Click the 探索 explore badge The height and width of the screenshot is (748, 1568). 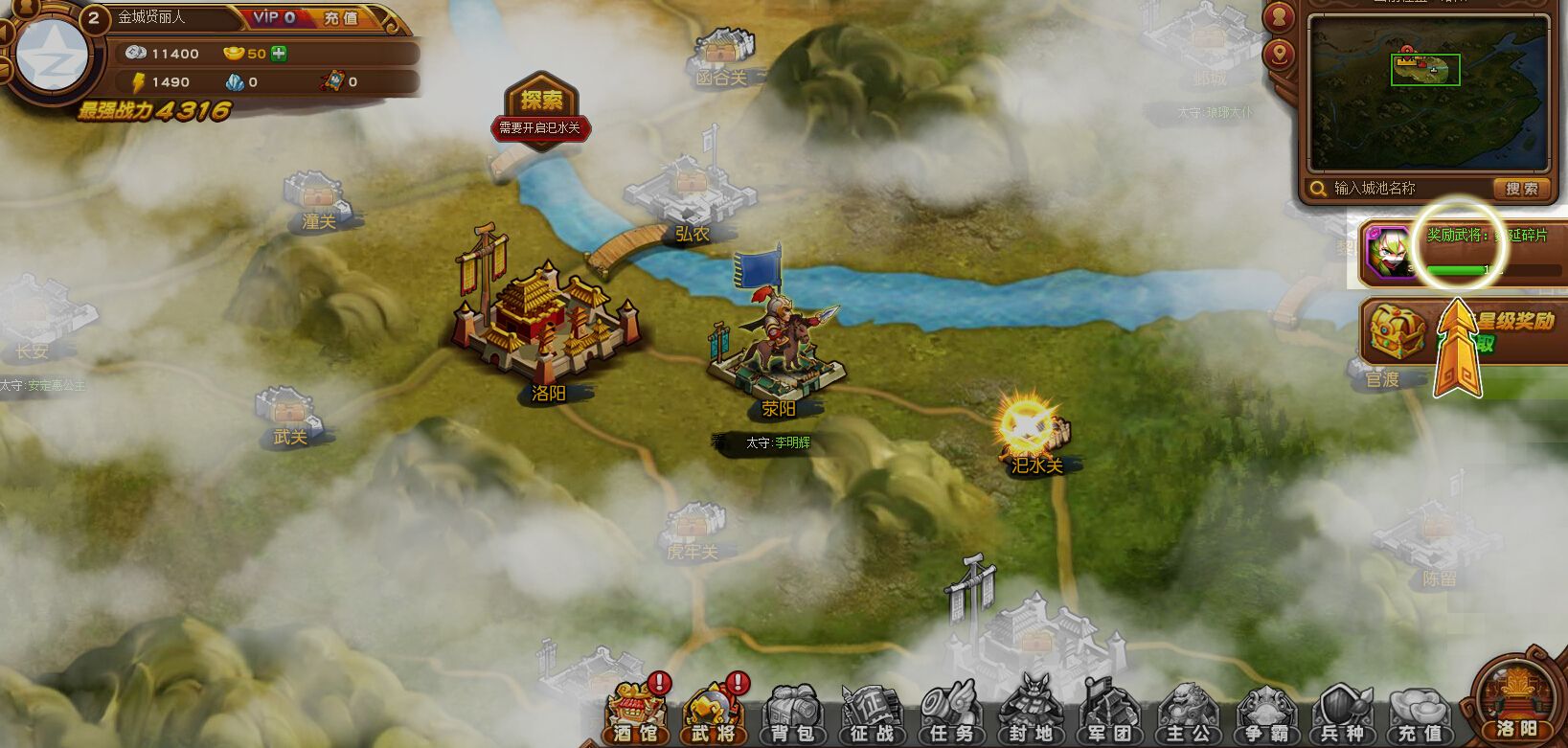541,100
